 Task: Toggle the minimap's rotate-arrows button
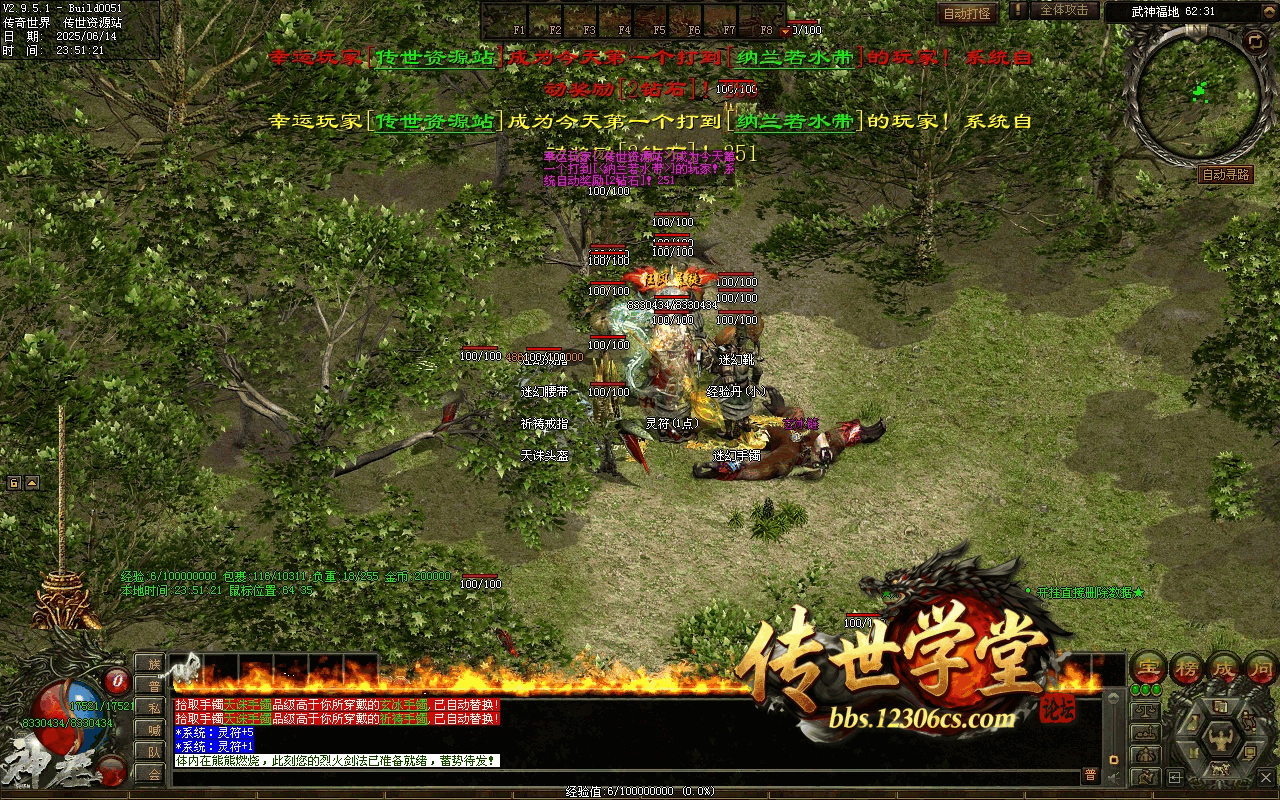click(1255, 42)
